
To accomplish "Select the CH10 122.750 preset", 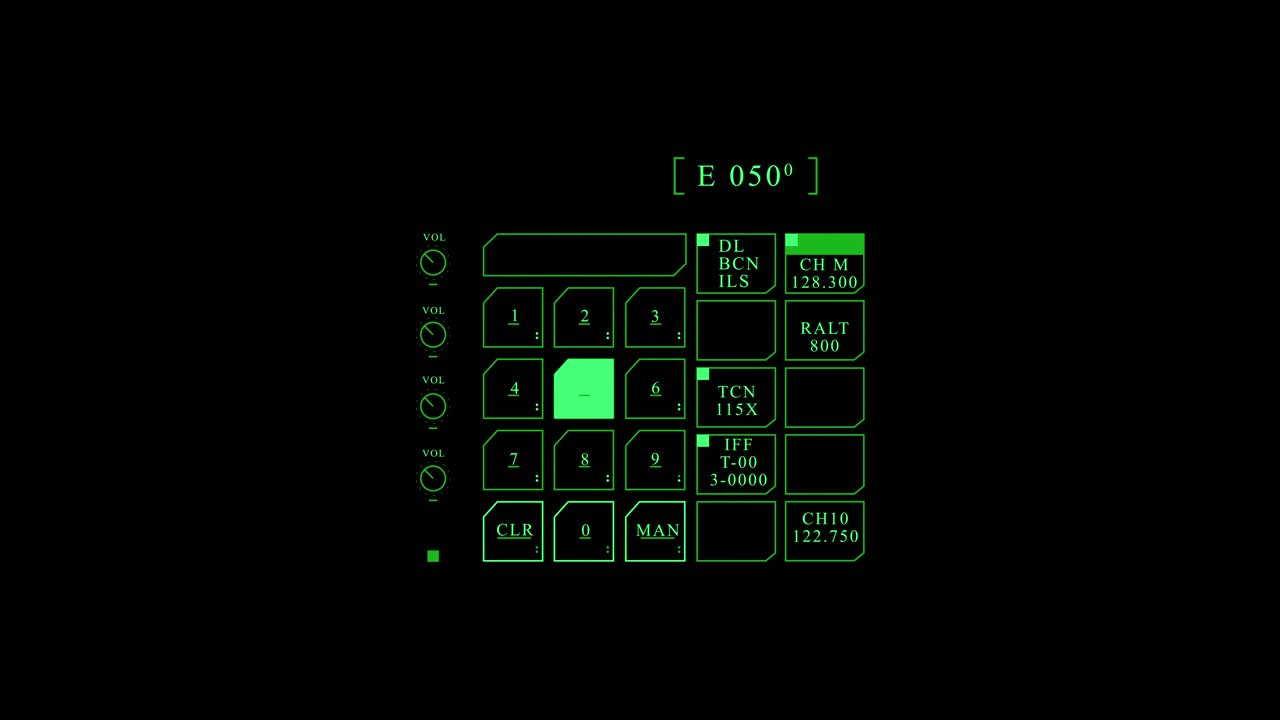I will click(x=824, y=528).
